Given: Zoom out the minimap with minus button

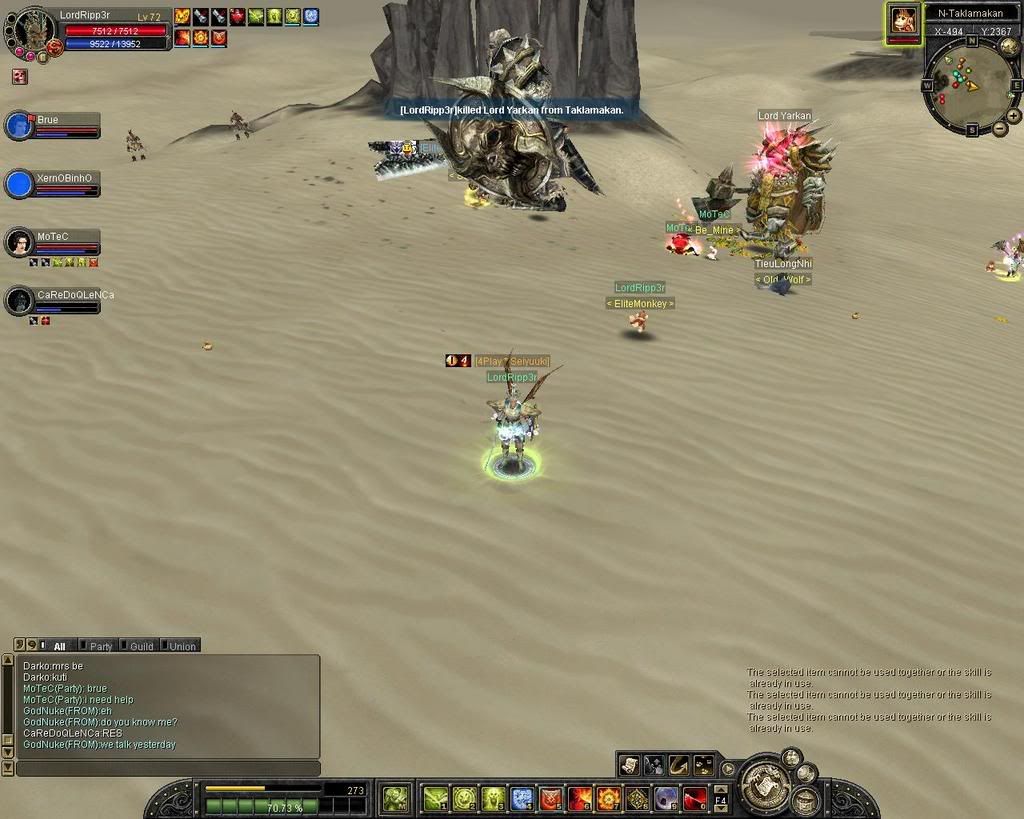Looking at the screenshot, I should pyautogui.click(x=1000, y=129).
